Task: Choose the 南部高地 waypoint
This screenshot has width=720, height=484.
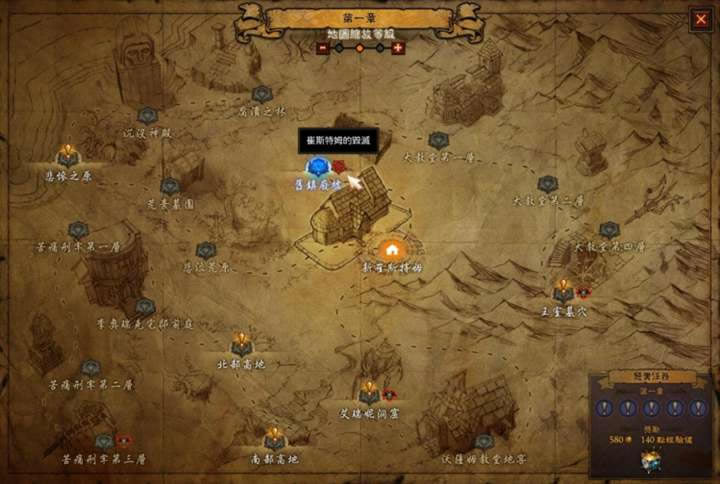Action: (274, 440)
